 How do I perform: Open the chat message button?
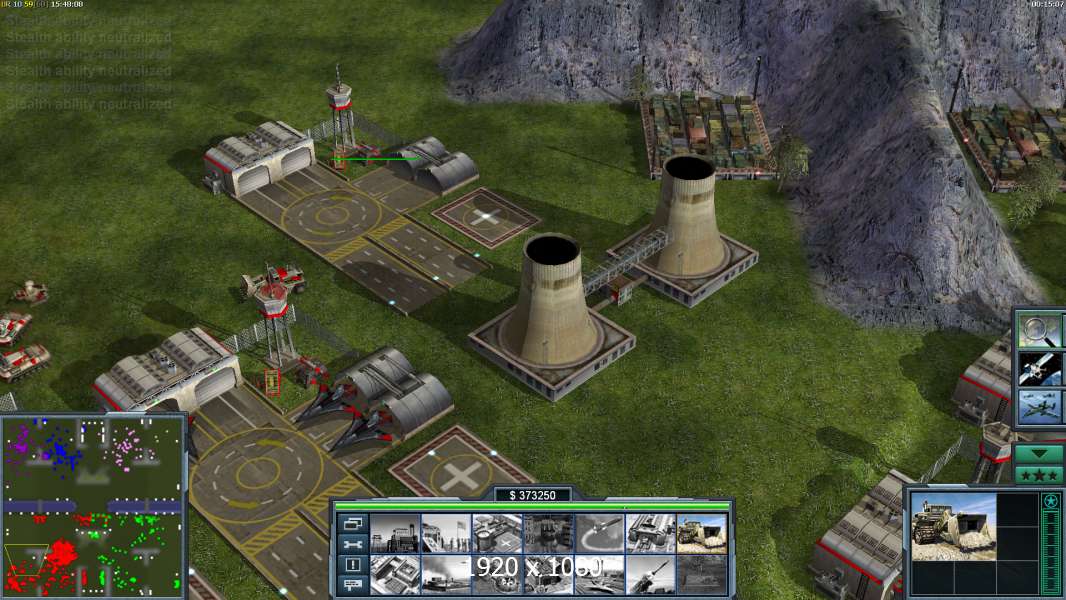point(352,585)
